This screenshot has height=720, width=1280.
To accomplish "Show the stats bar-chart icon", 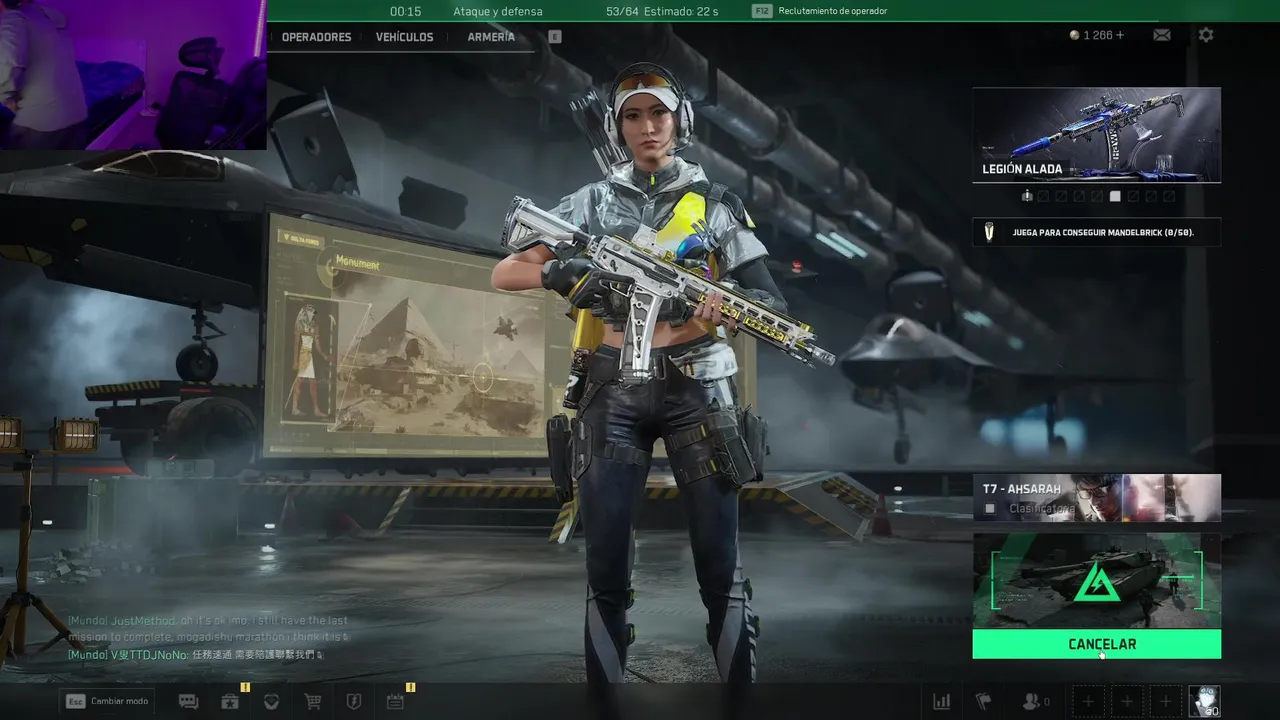I will pyautogui.click(x=941, y=702).
